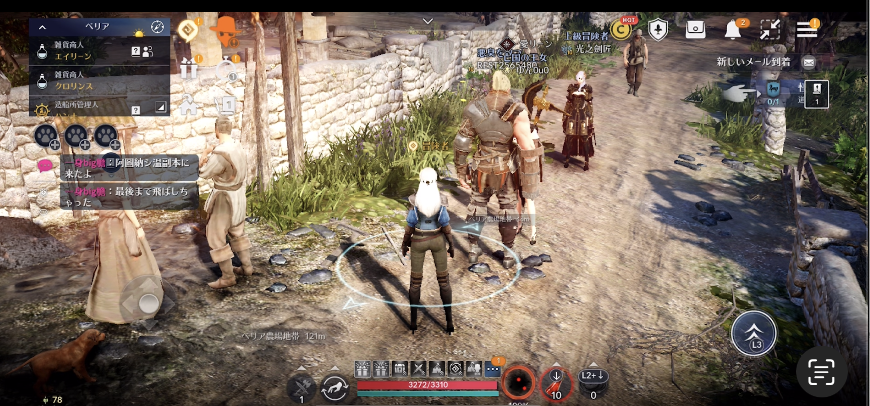Open the house icon

point(187,104)
